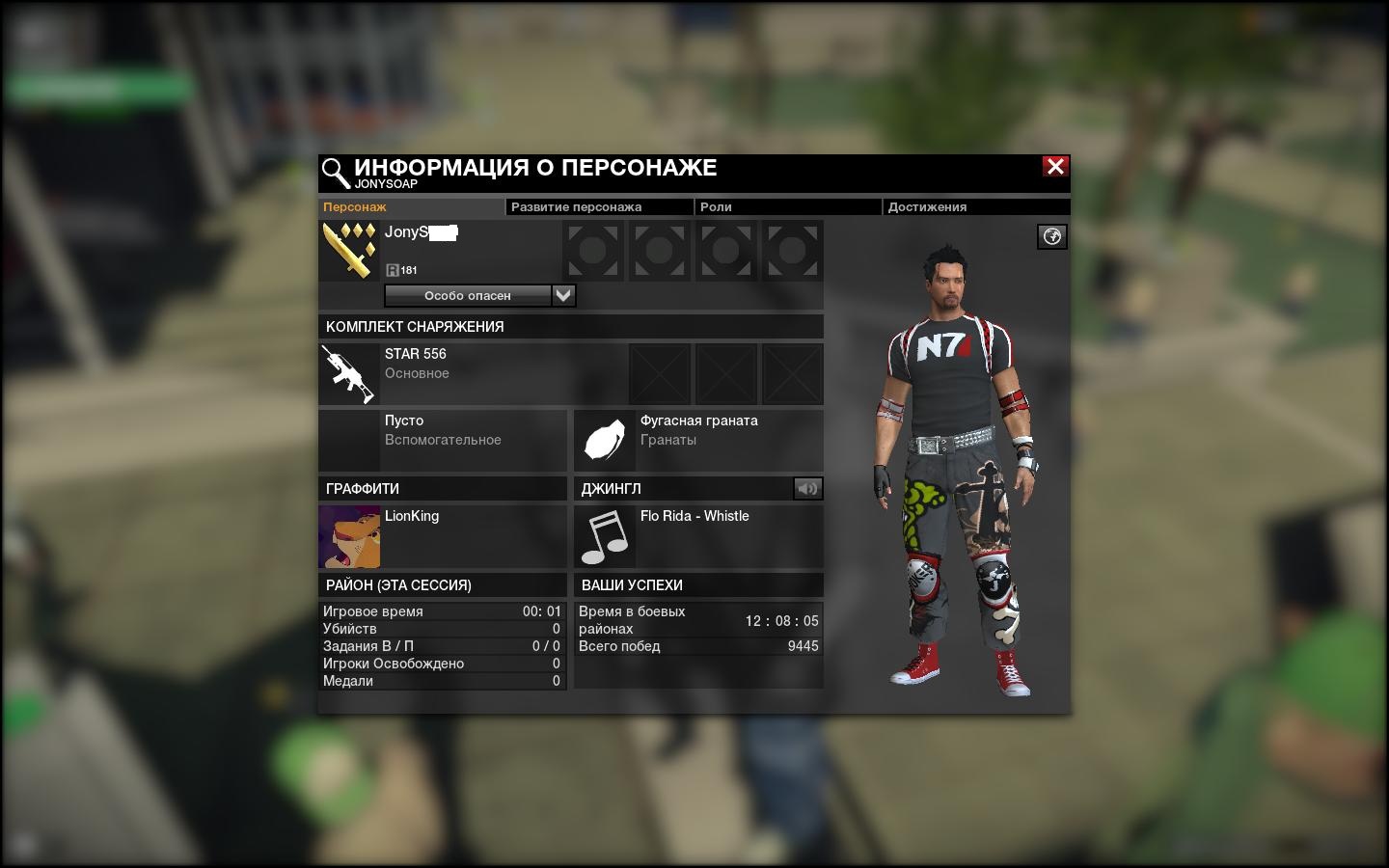Viewport: 1389px width, 868px height.
Task: Click the gold sword rank emblem
Action: (x=349, y=251)
